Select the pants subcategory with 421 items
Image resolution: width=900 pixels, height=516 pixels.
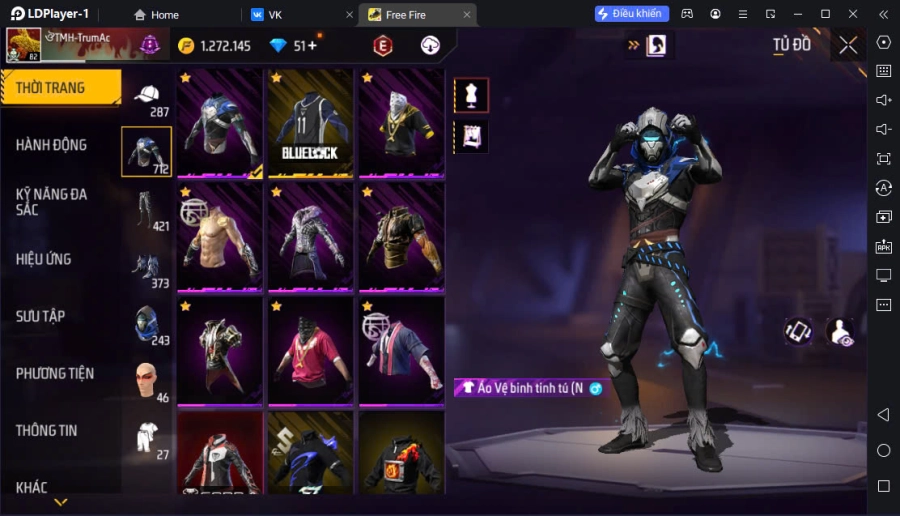[x=147, y=210]
